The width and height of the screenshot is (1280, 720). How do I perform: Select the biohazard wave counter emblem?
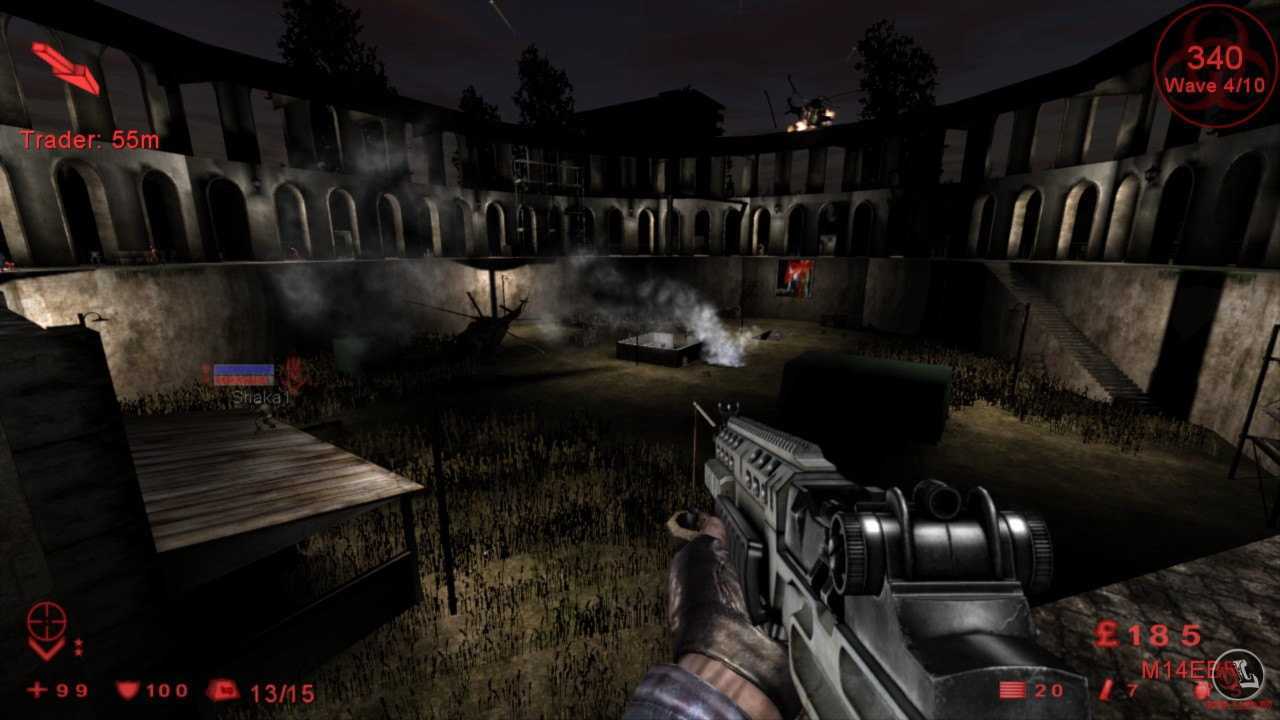pos(1214,64)
